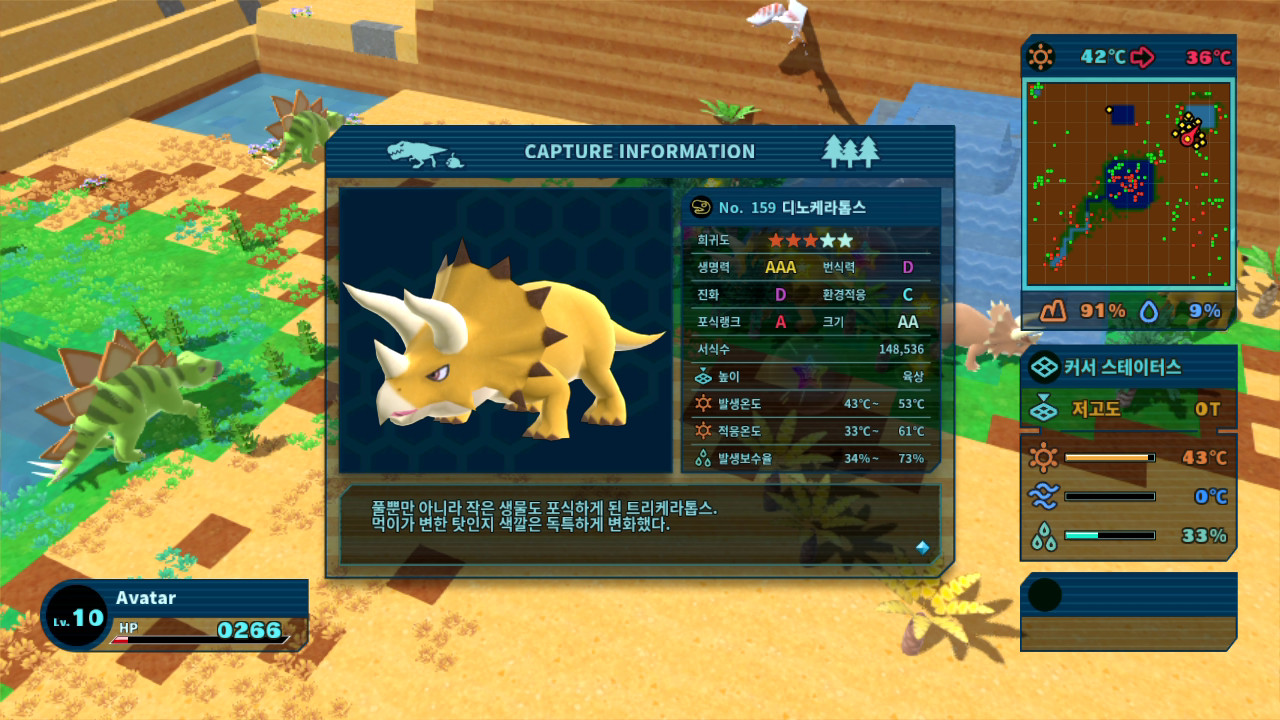Select the yellow Dinoceratops portrait
This screenshot has width=1280, height=720.
click(x=505, y=330)
